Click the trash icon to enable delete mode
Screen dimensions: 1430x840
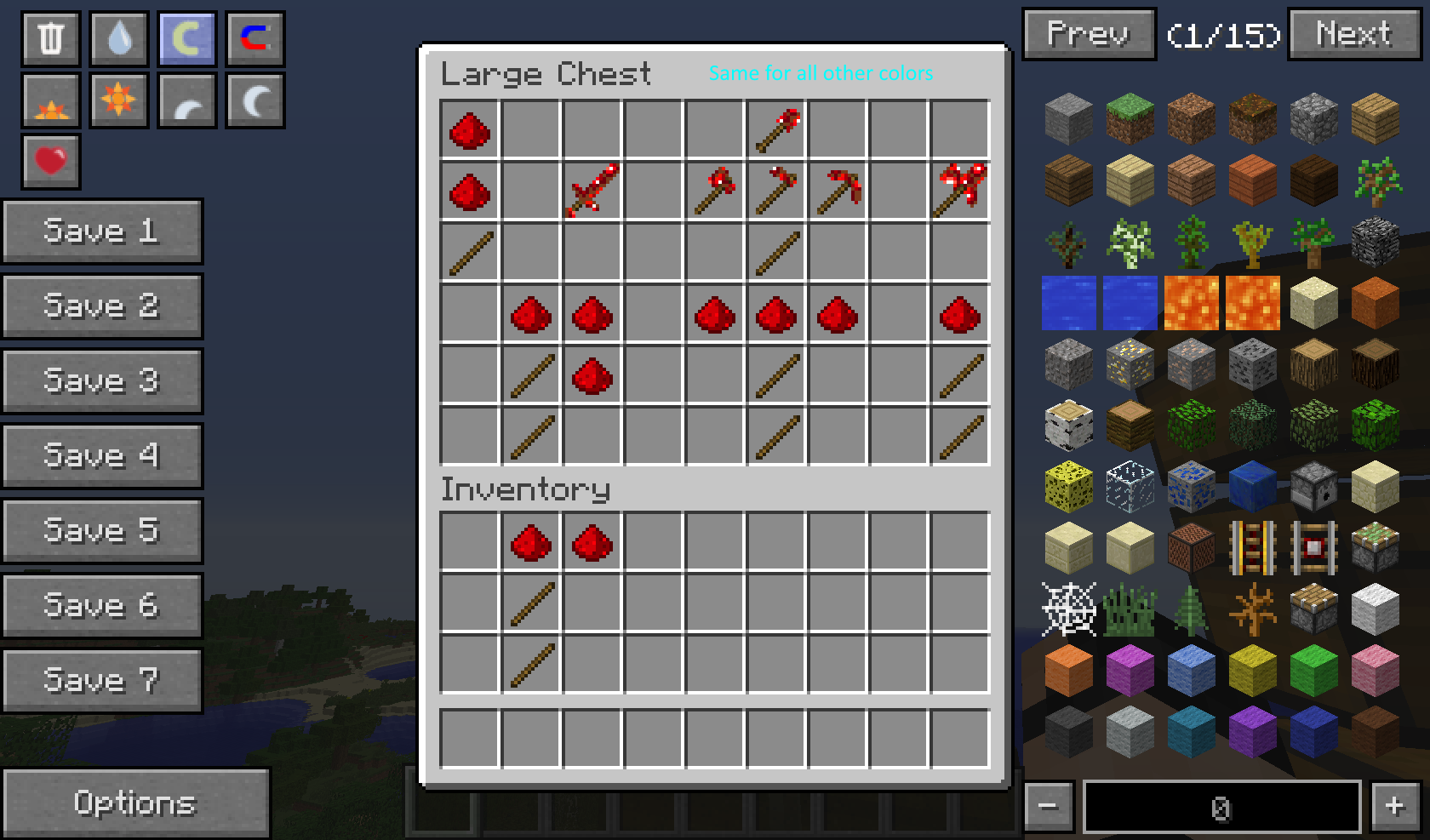tap(50, 38)
